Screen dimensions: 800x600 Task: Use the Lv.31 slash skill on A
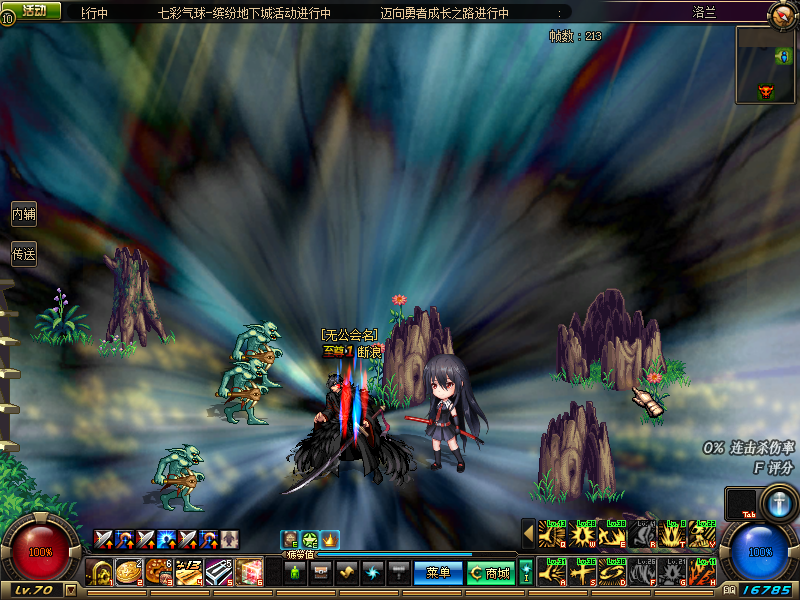point(551,573)
